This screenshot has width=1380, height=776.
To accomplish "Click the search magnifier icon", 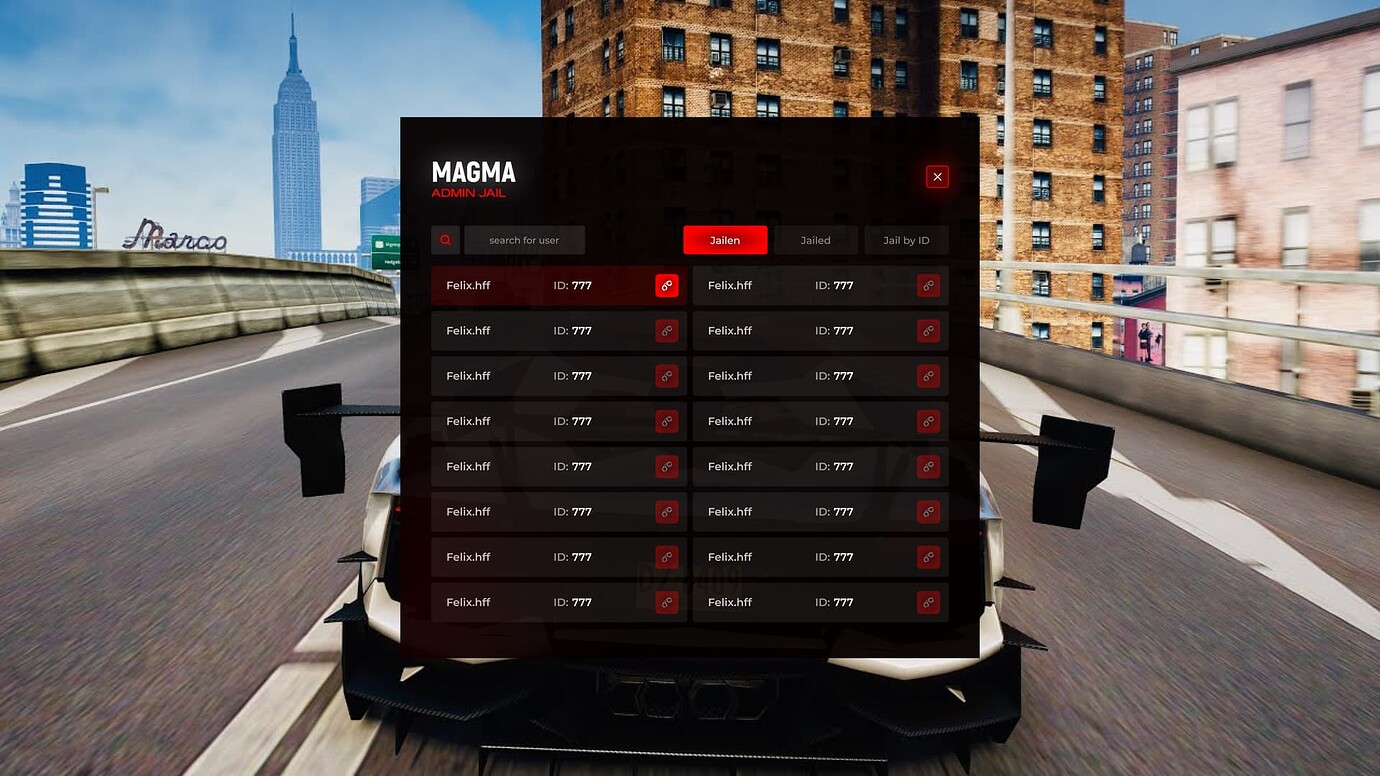I will click(445, 240).
